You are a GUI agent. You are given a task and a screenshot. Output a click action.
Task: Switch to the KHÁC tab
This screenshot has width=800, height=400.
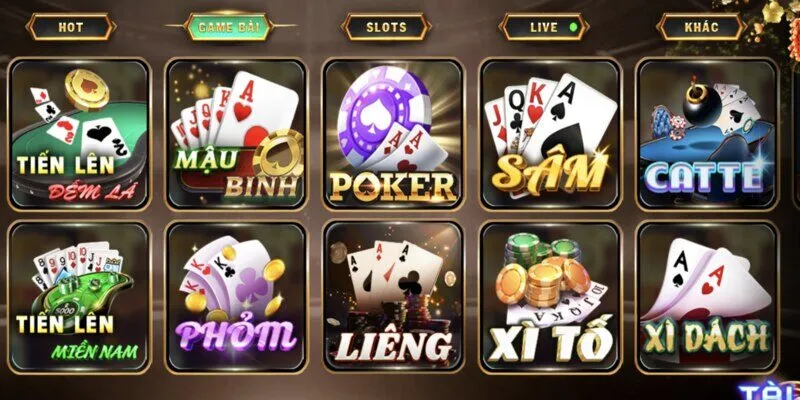point(701,27)
